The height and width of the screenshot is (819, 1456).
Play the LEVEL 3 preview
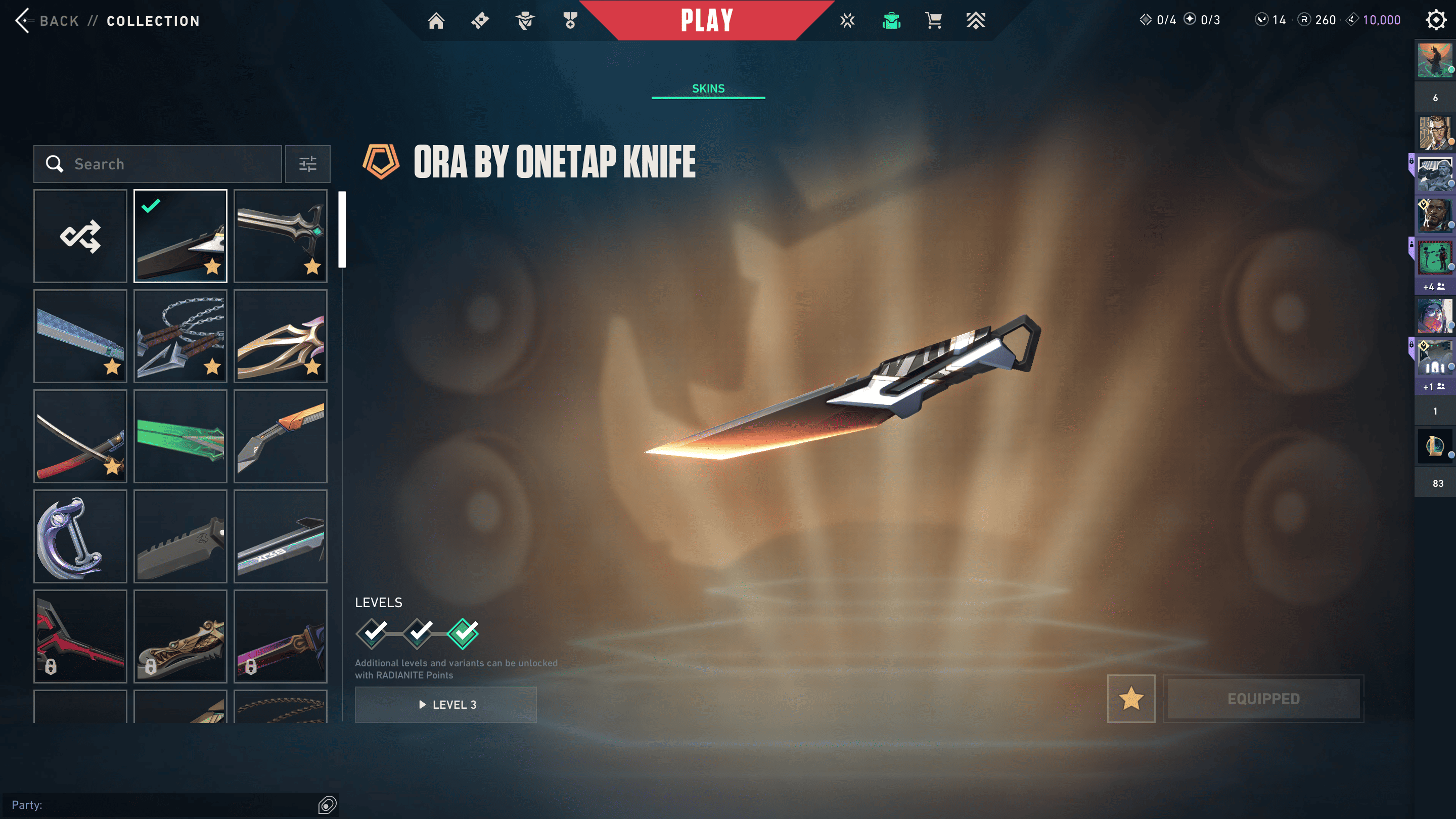[x=445, y=705]
